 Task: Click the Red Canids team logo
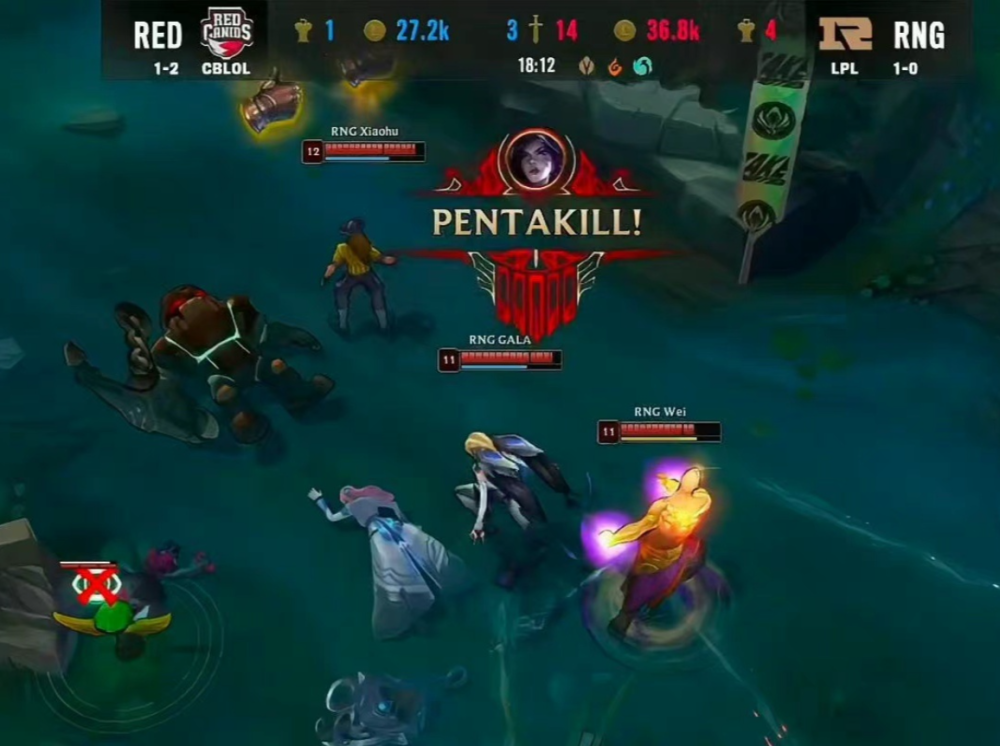(x=227, y=32)
